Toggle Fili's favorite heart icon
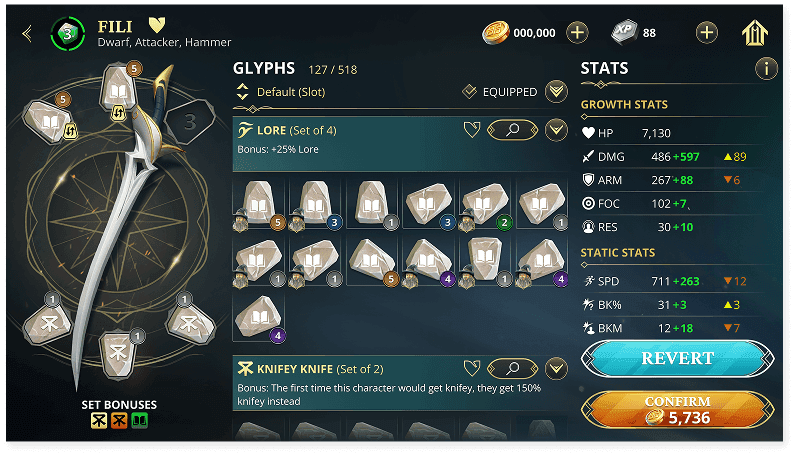Screen dimensions: 795x456 click(157, 24)
